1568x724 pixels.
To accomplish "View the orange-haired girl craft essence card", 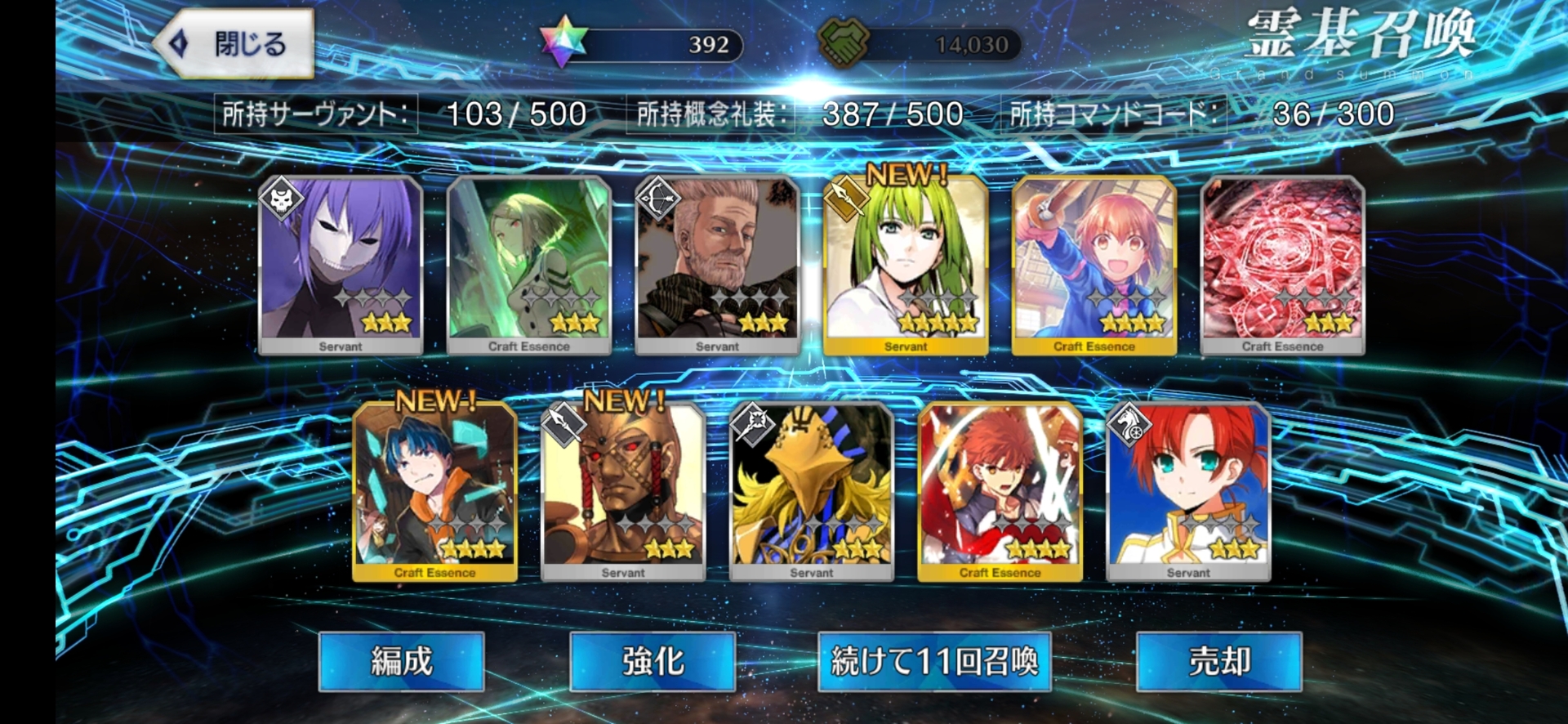I will 1094,266.
